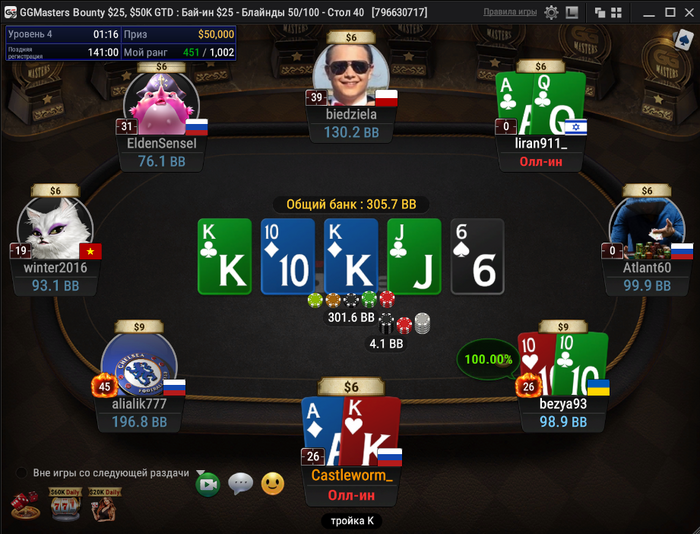
Task: Open the yellow smiley emoji picker
Action: point(272,485)
